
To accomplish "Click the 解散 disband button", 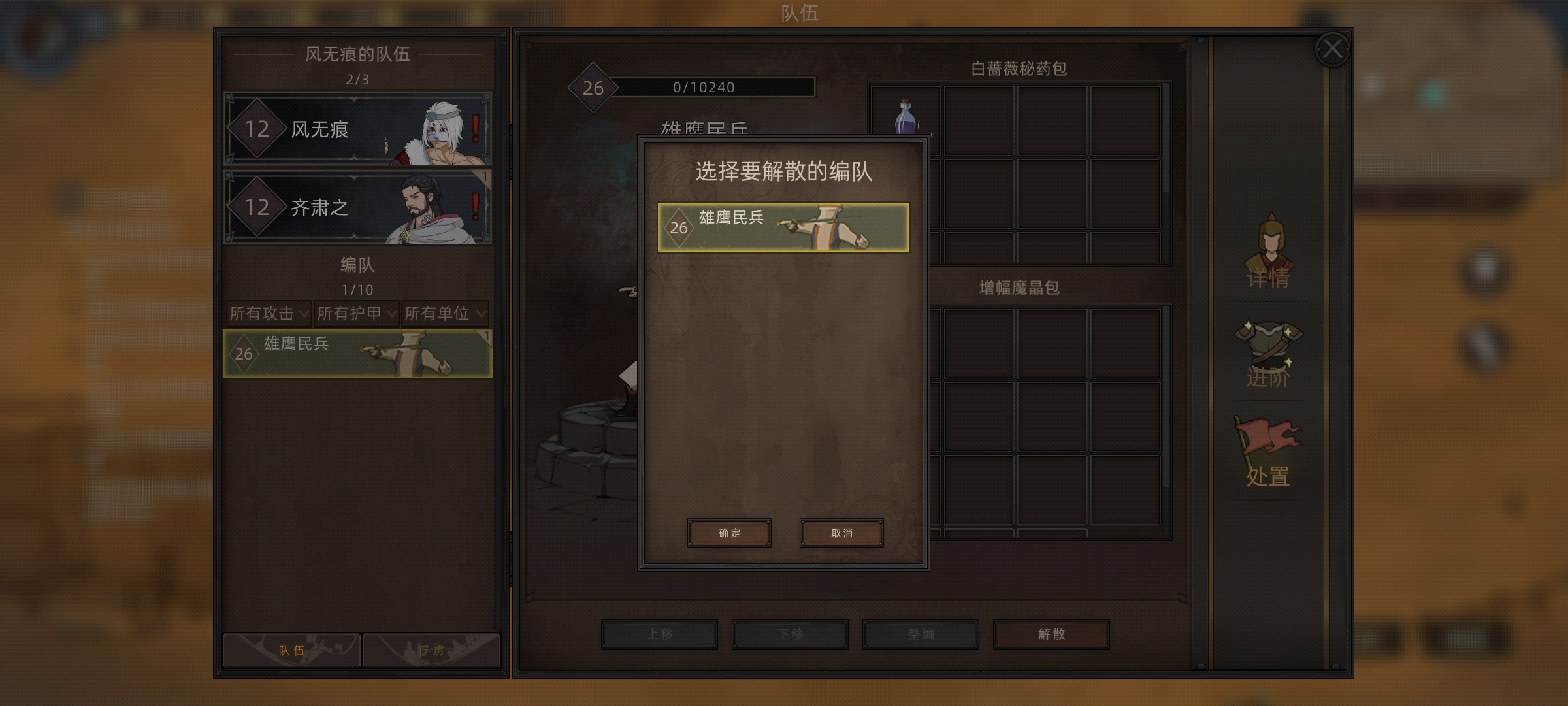I will tap(1051, 634).
